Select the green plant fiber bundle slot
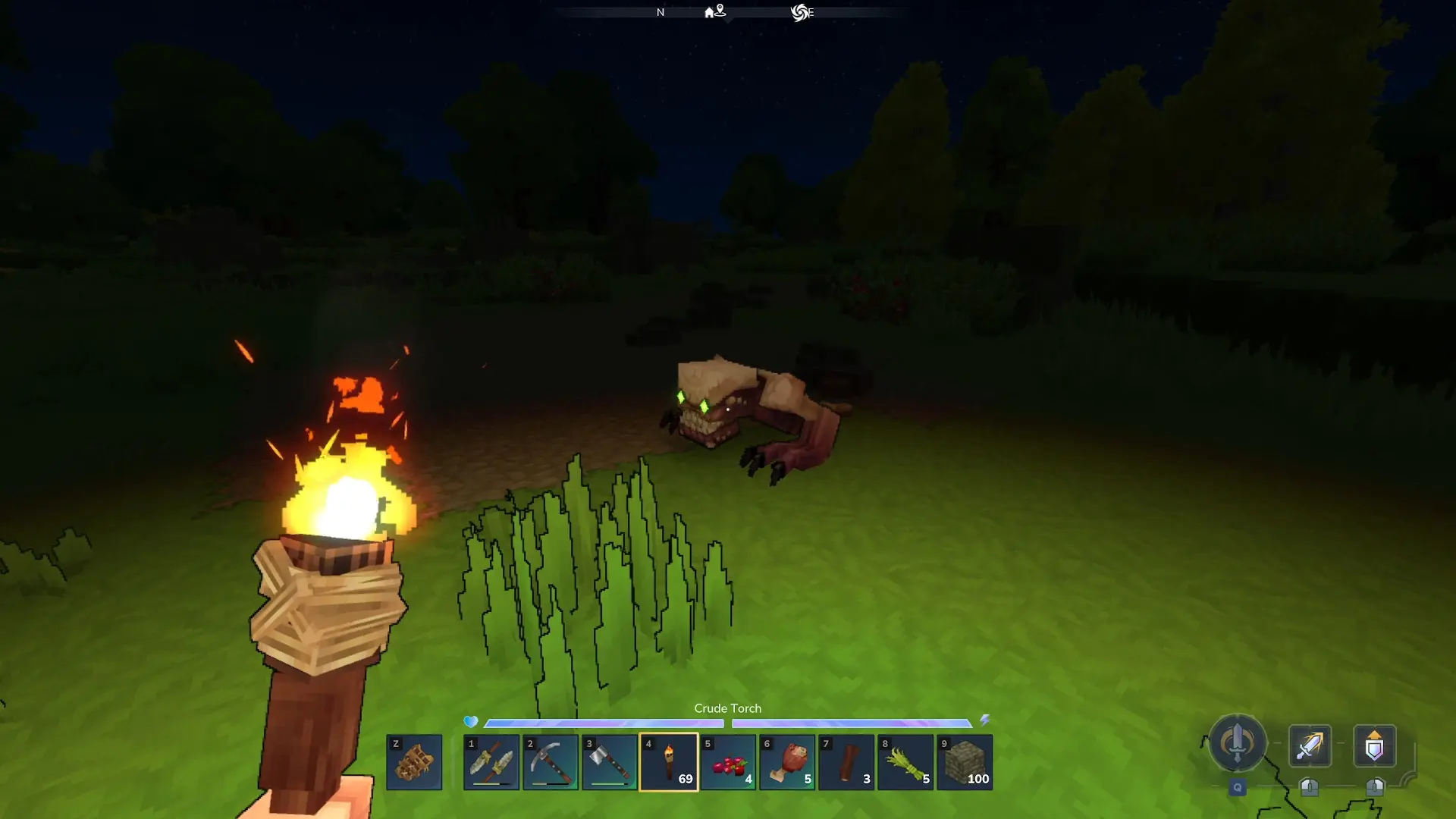1456x819 pixels. tap(905, 762)
